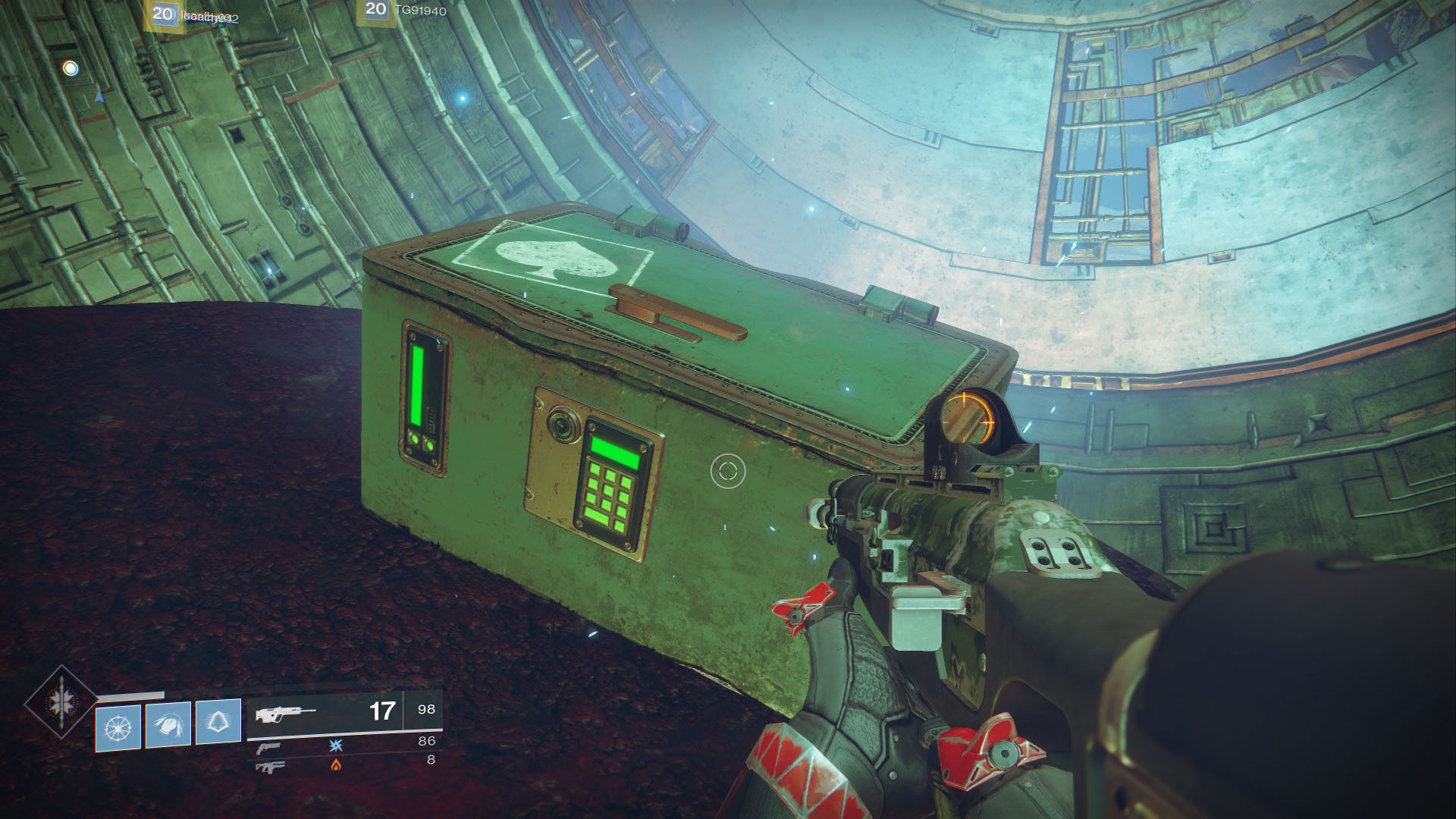
Task: Throw grenade using the grenade ability icon
Action: pos(118,726)
